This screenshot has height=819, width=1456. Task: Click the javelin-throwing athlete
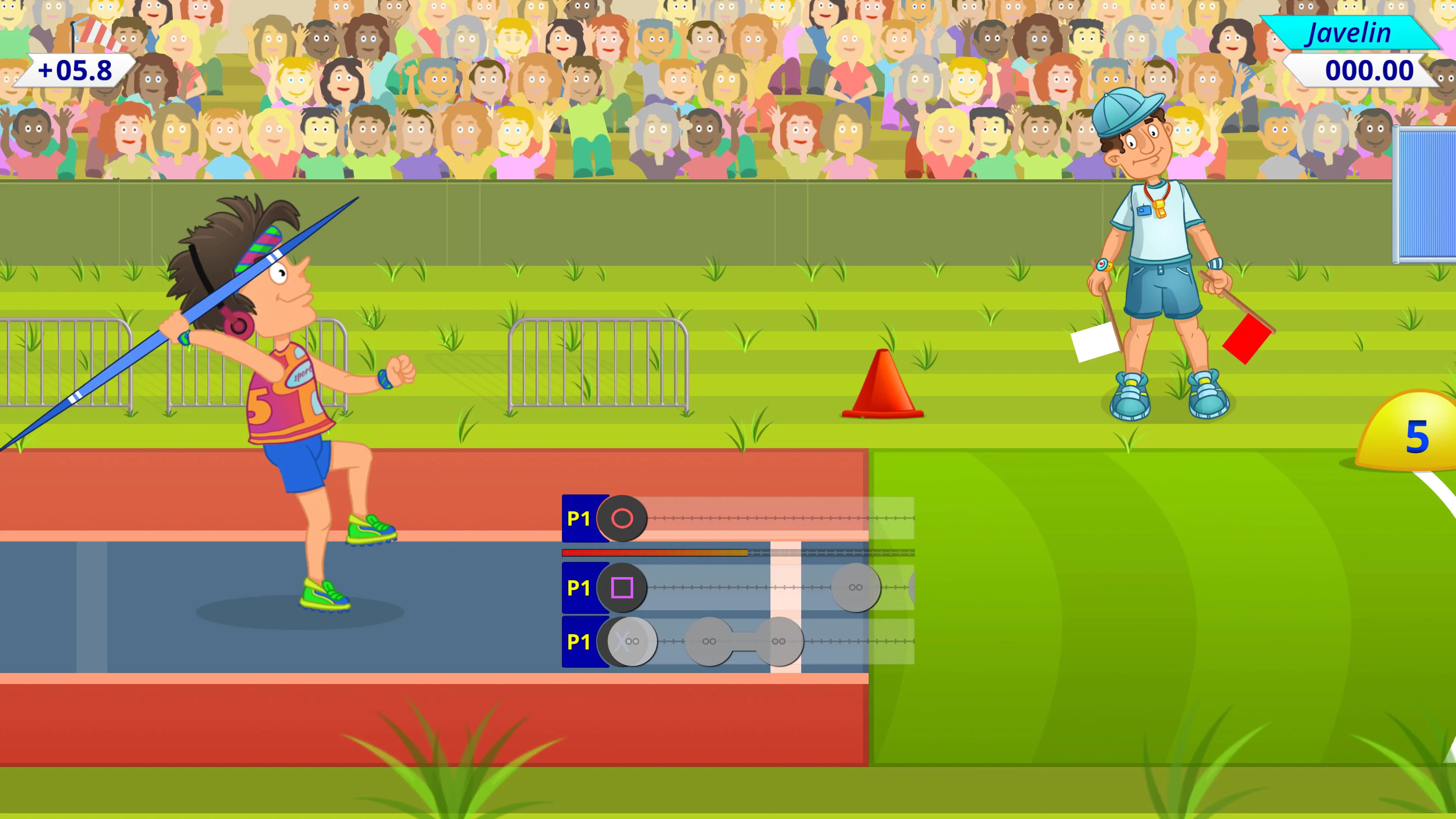[282, 395]
